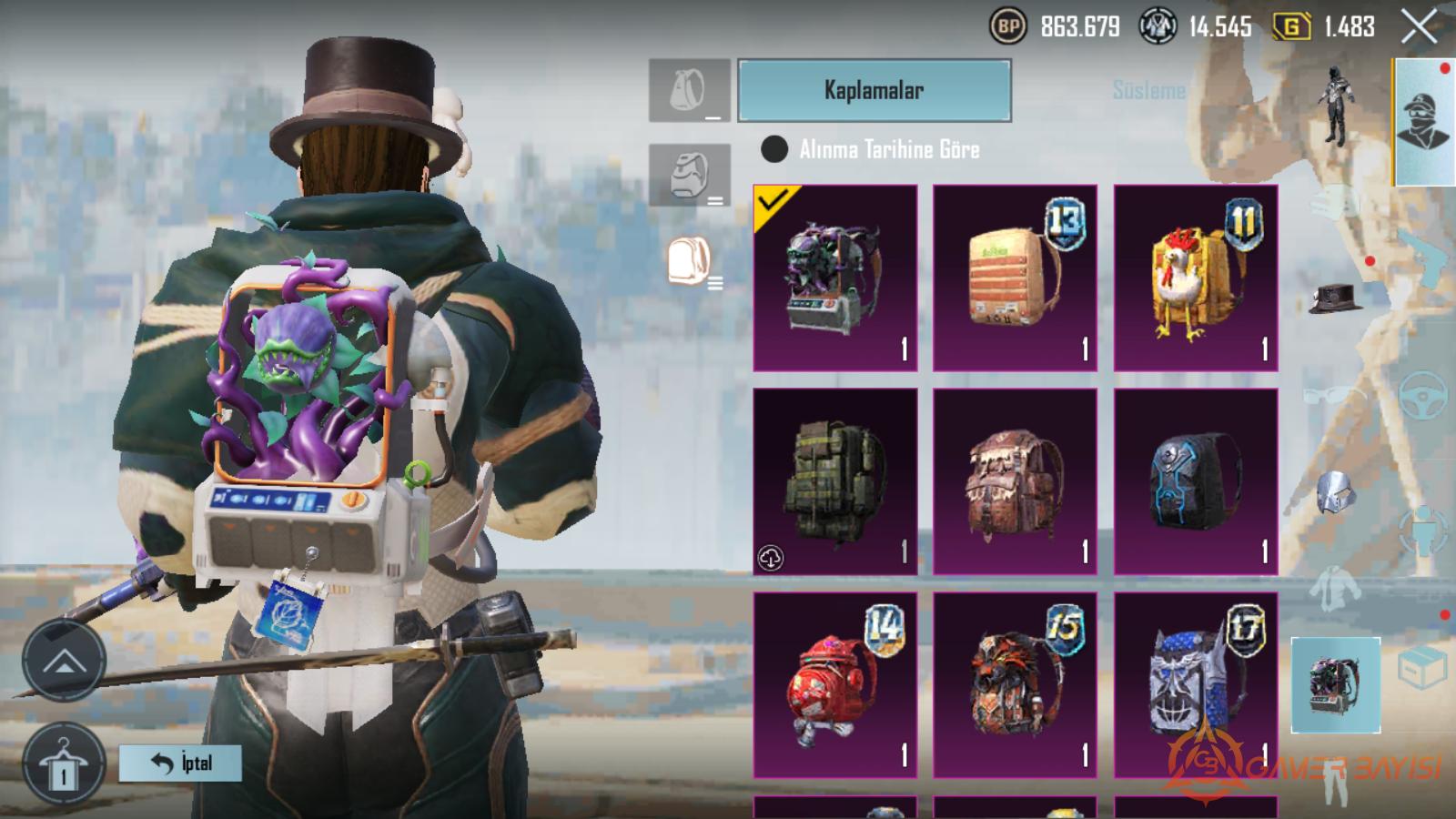The image size is (1456, 819).
Task: Open the Kaplamalar tab
Action: click(874, 90)
